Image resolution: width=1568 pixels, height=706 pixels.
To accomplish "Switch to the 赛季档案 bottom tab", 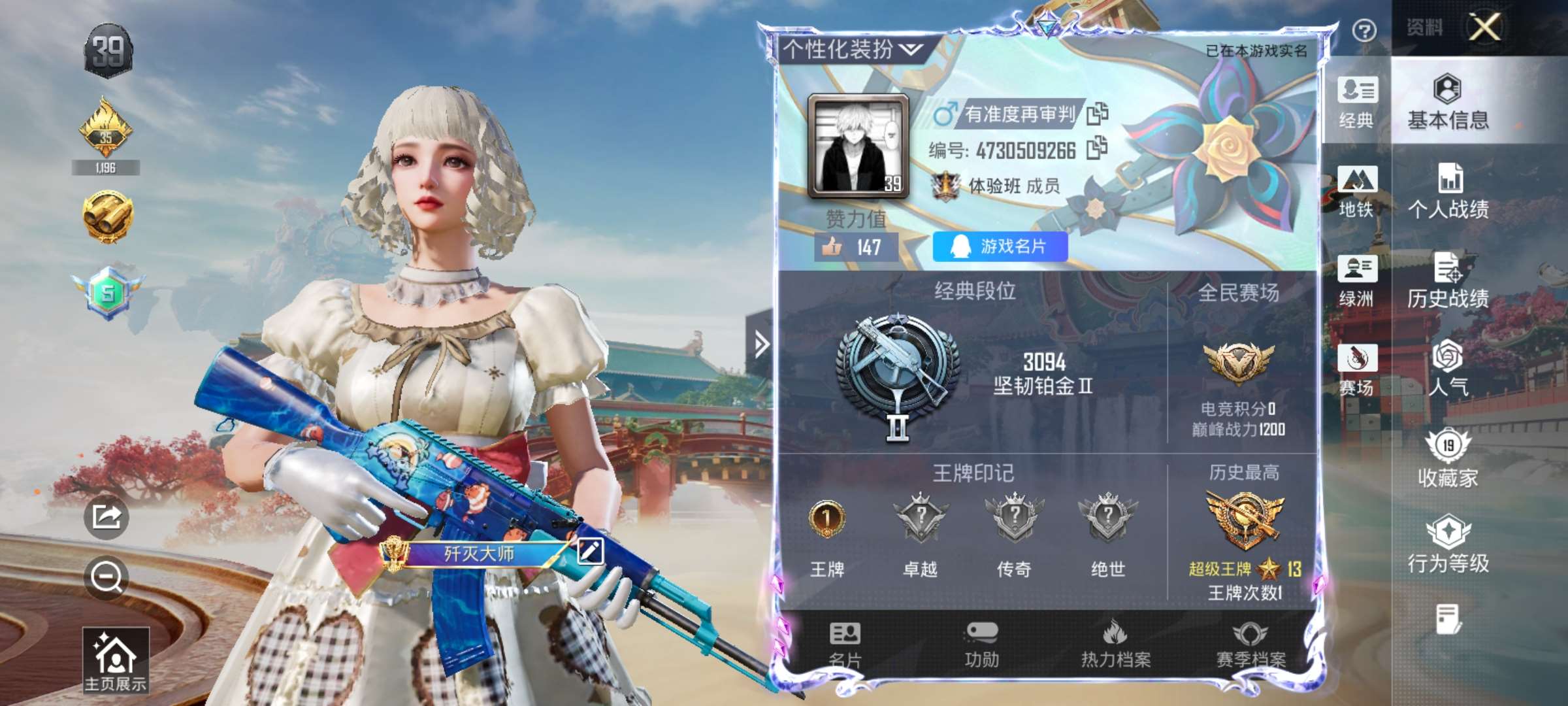I will [x=1250, y=645].
